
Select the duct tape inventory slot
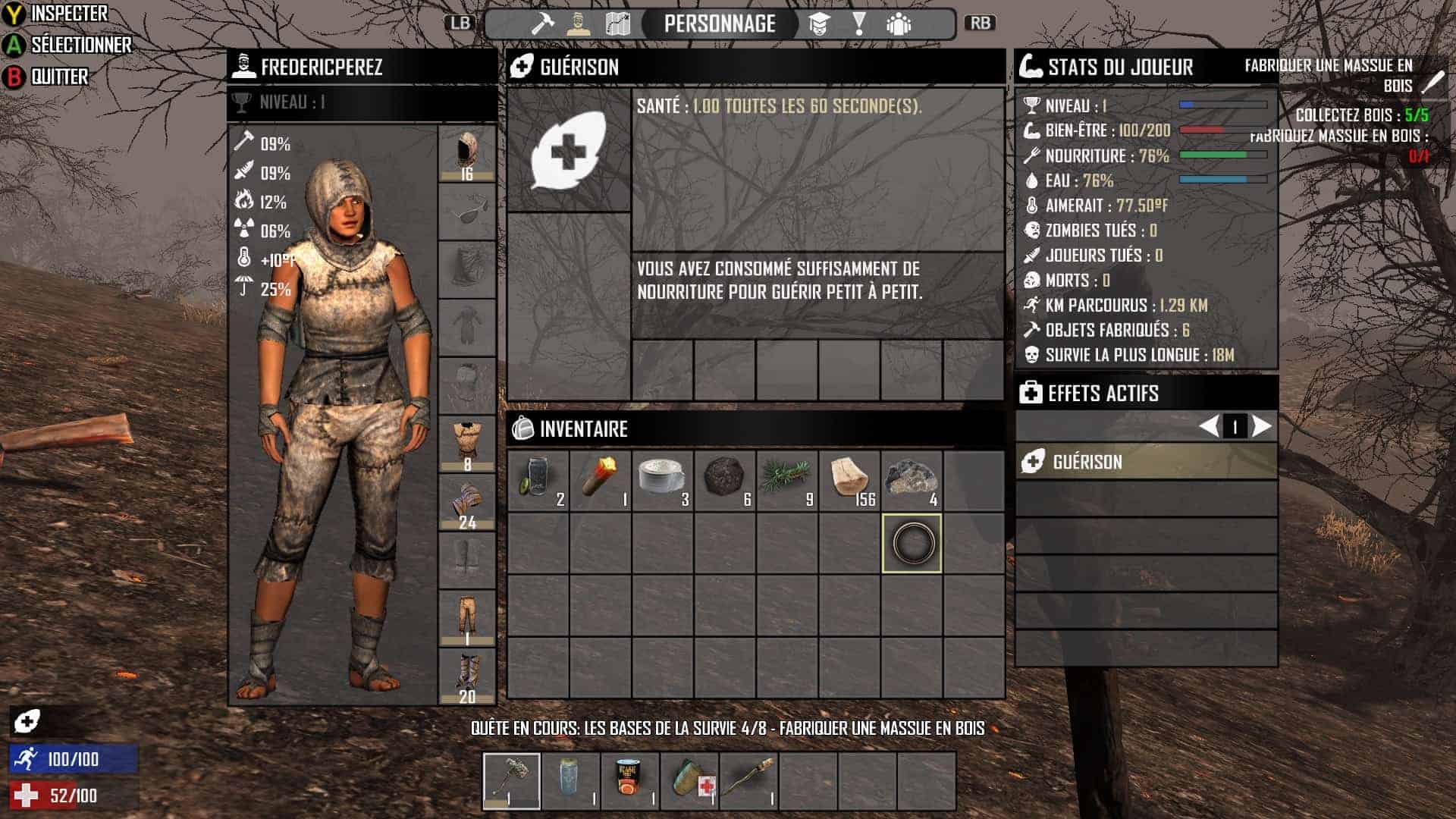(662, 480)
